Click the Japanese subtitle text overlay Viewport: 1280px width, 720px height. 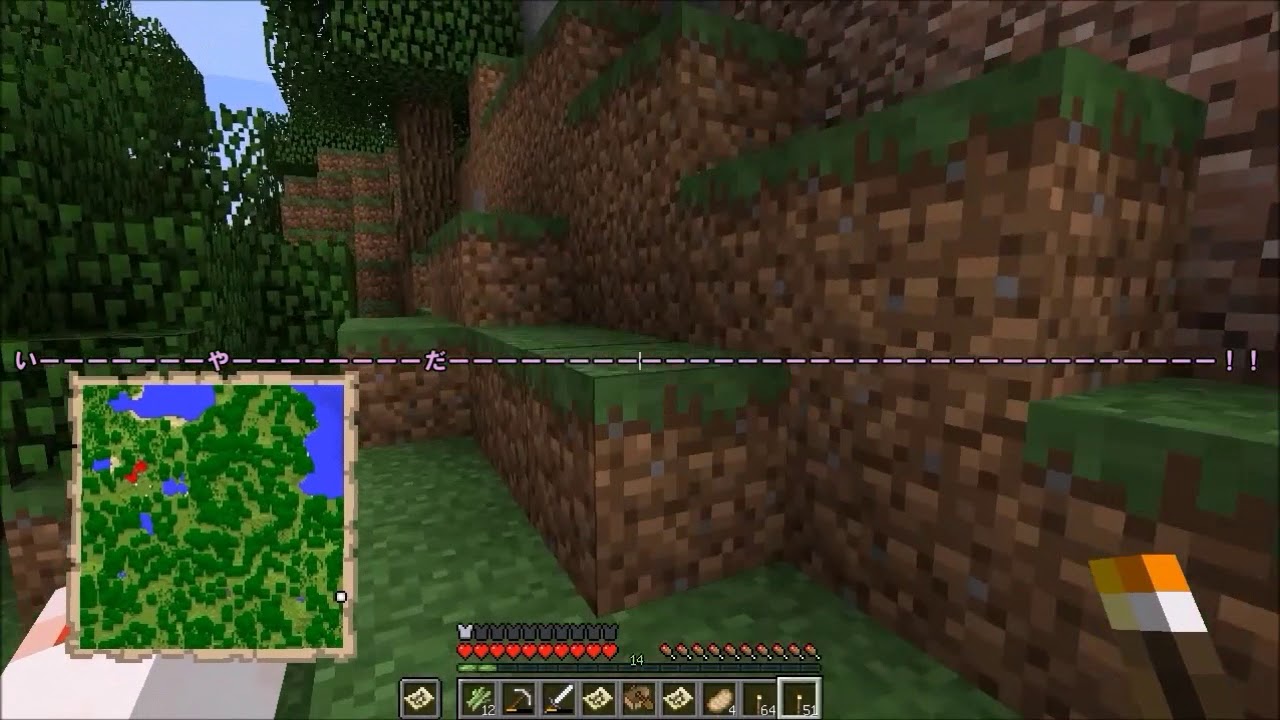click(640, 358)
